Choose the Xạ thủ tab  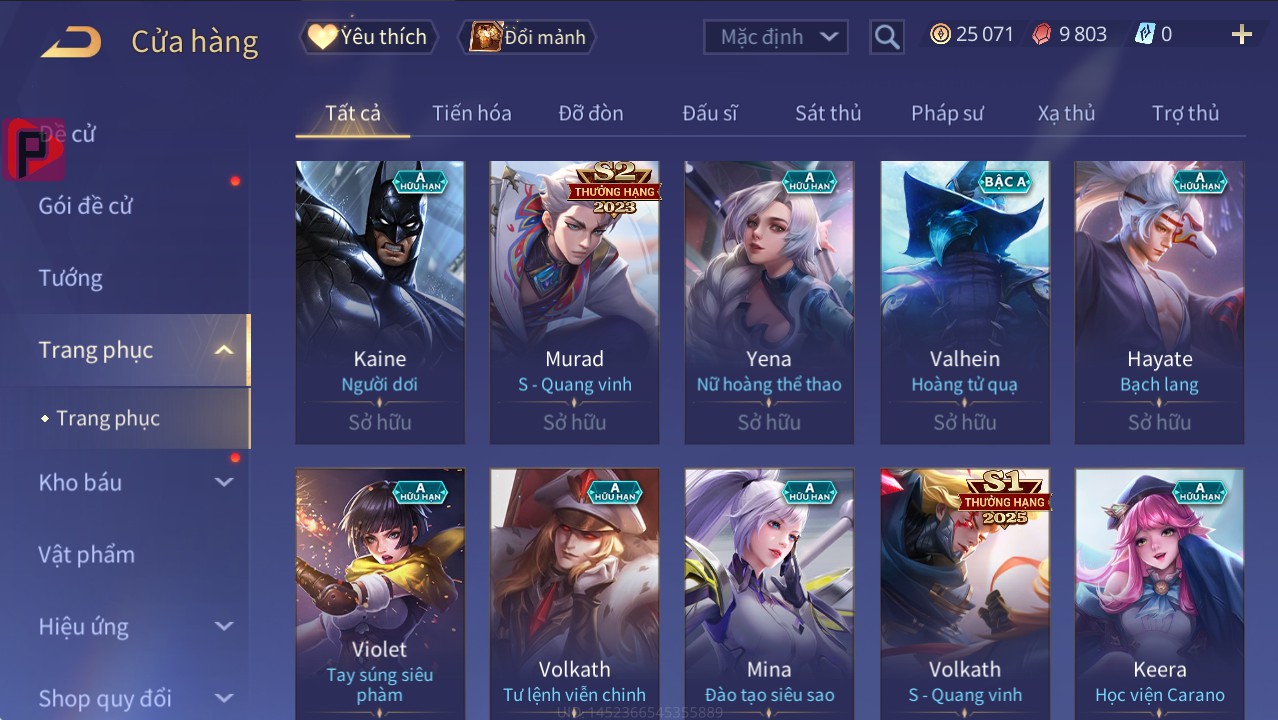(1066, 113)
